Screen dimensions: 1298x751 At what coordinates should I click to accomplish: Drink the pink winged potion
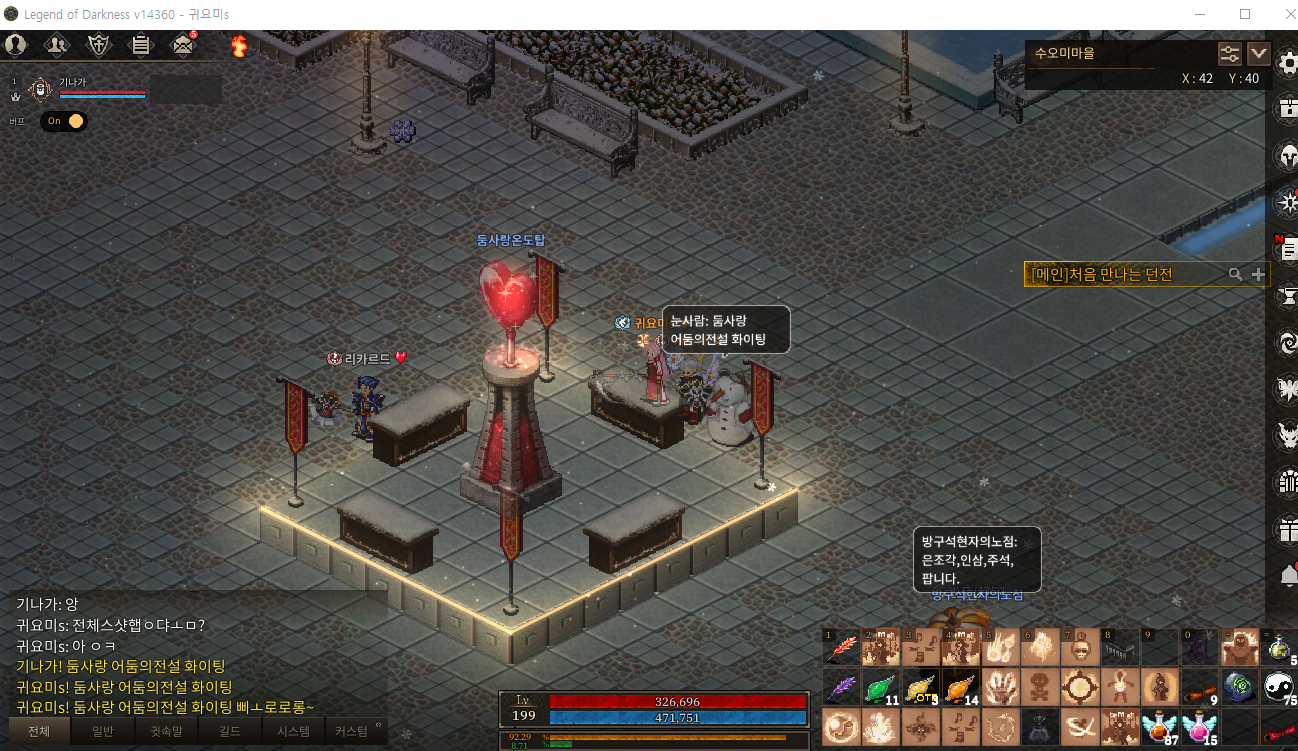click(x=1199, y=727)
